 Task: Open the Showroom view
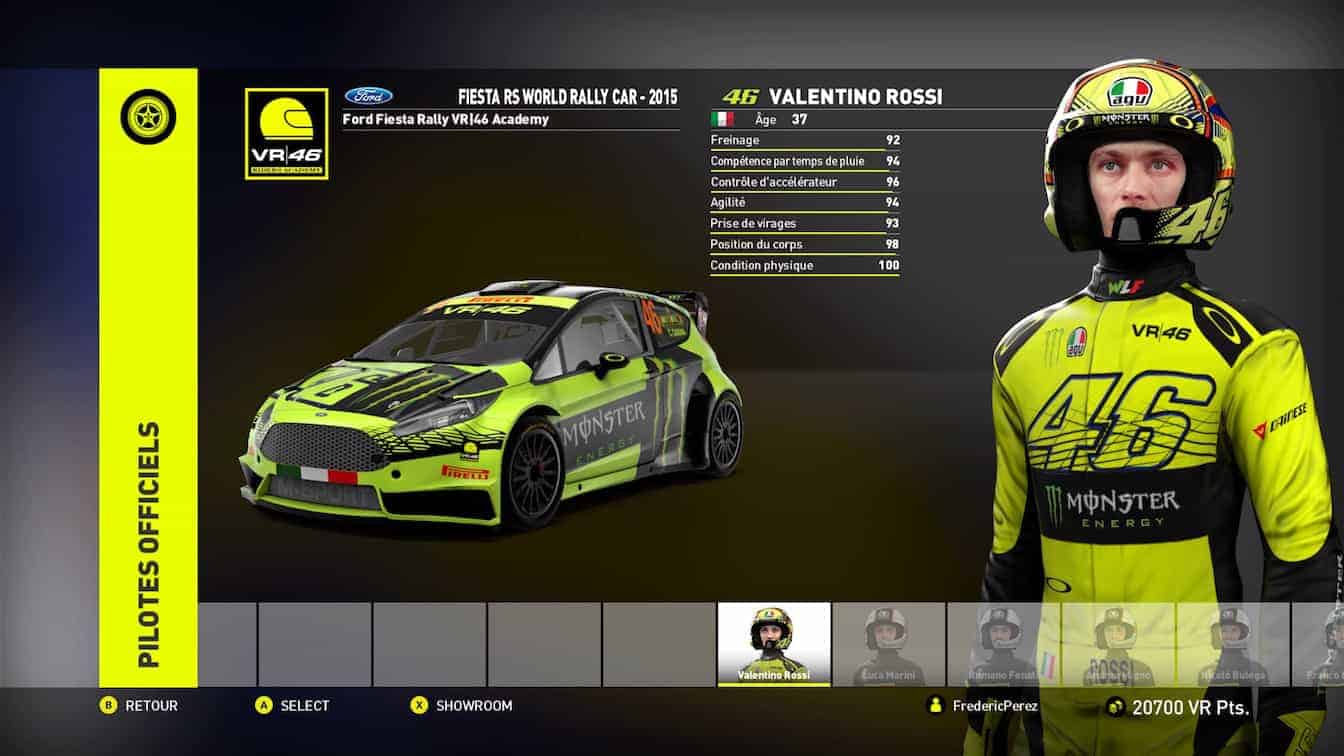coord(473,705)
